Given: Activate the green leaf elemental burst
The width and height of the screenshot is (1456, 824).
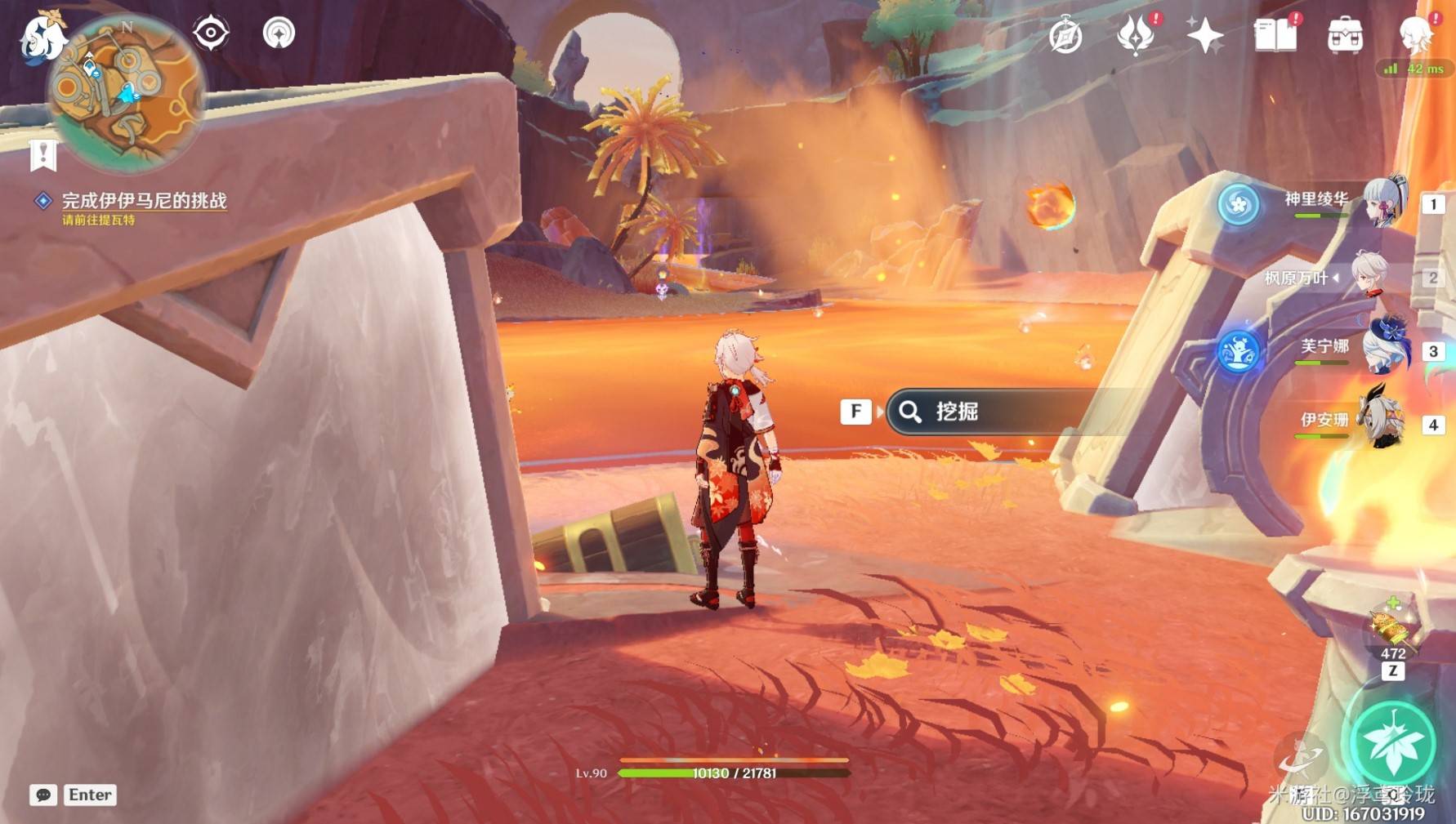Looking at the screenshot, I should click(x=1392, y=744).
